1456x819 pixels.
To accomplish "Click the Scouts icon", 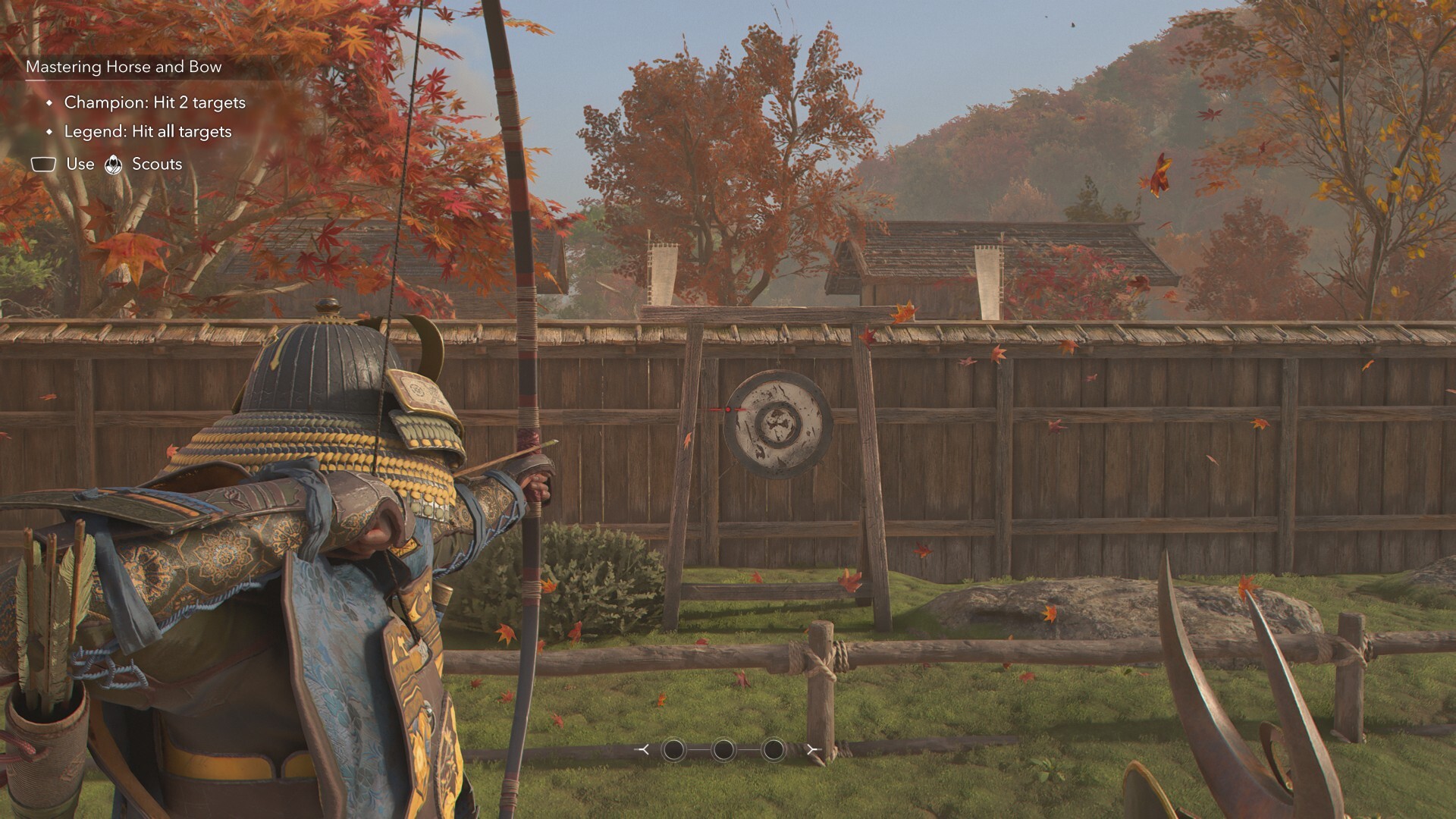I will [x=114, y=165].
